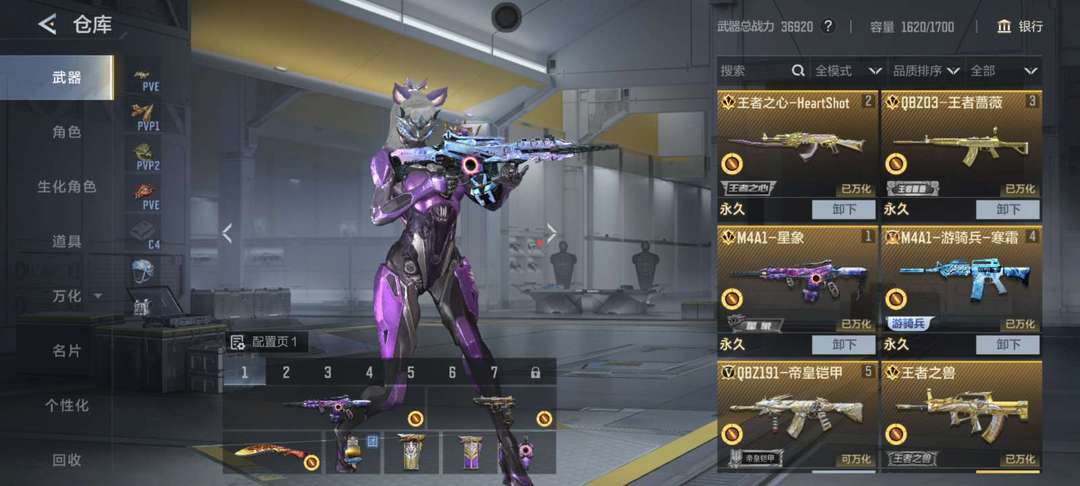Unequip 王者之心-HeartShot with 卸下

tap(841, 210)
